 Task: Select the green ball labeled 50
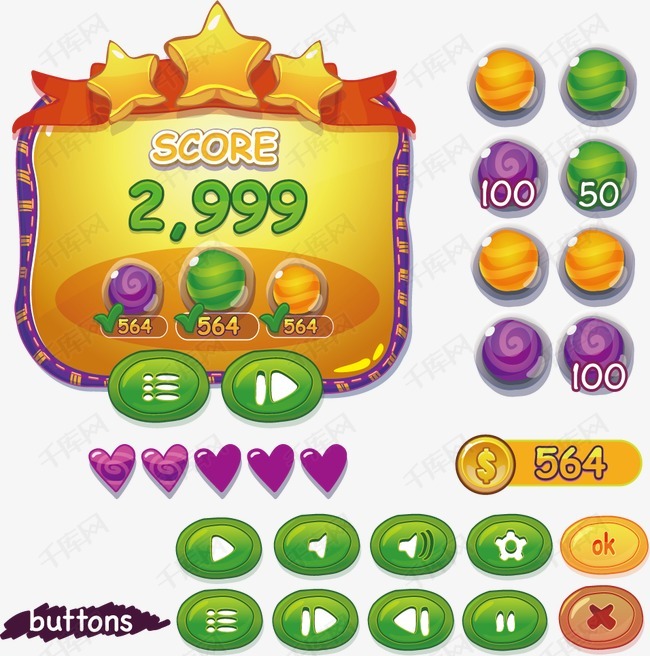(599, 176)
